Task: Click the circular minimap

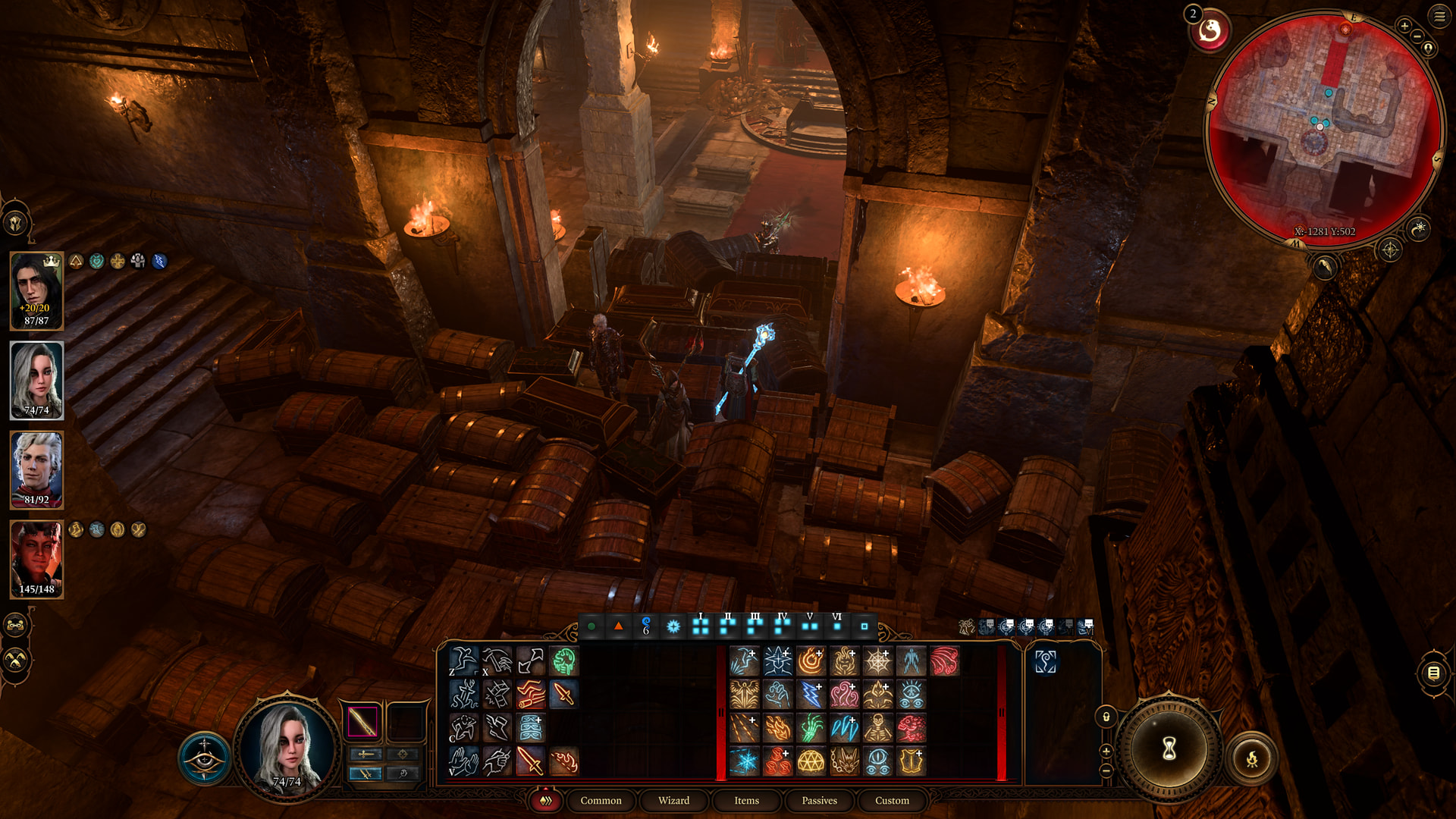Action: pyautogui.click(x=1323, y=129)
